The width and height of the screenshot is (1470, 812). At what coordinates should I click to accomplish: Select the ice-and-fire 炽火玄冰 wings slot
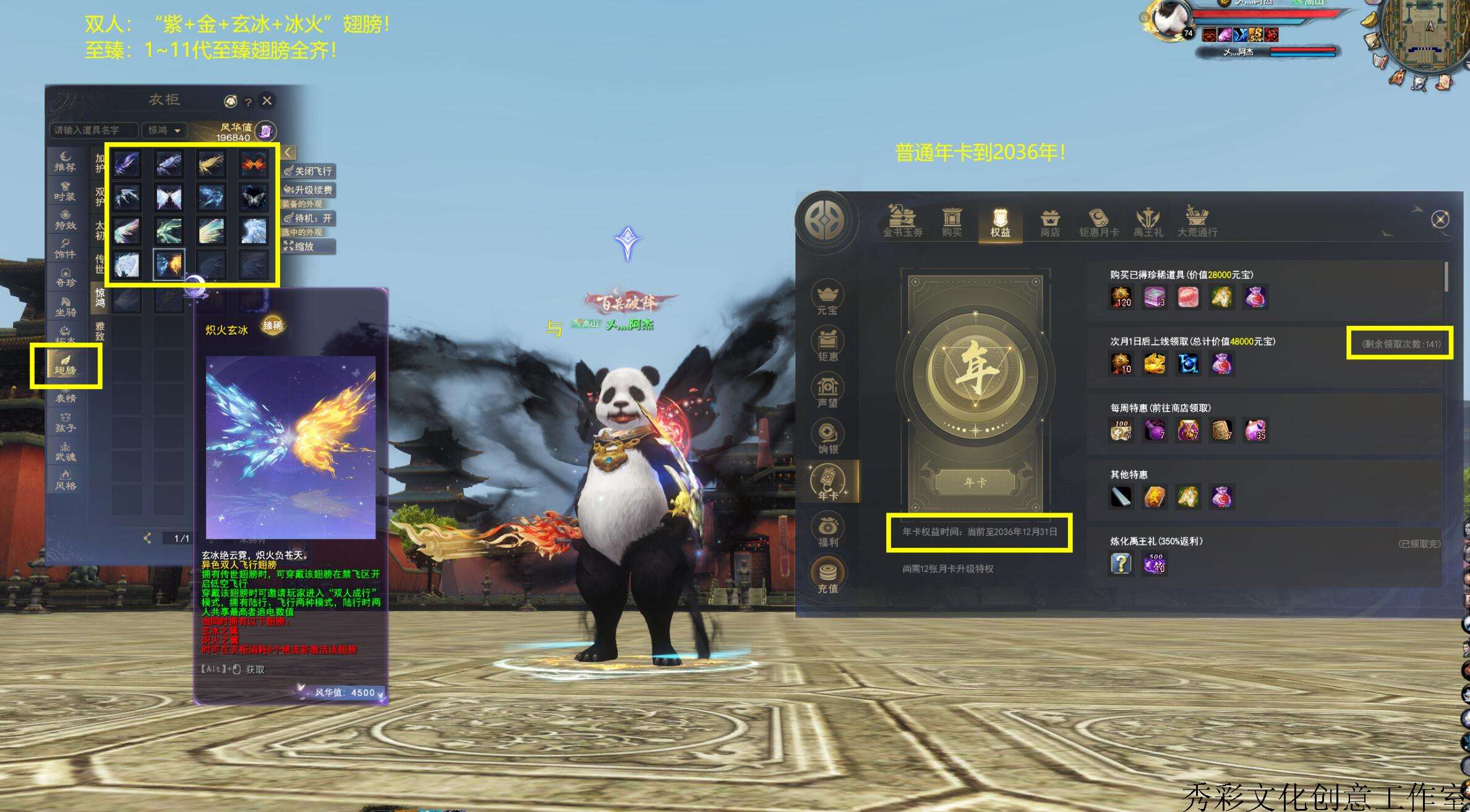(x=169, y=265)
